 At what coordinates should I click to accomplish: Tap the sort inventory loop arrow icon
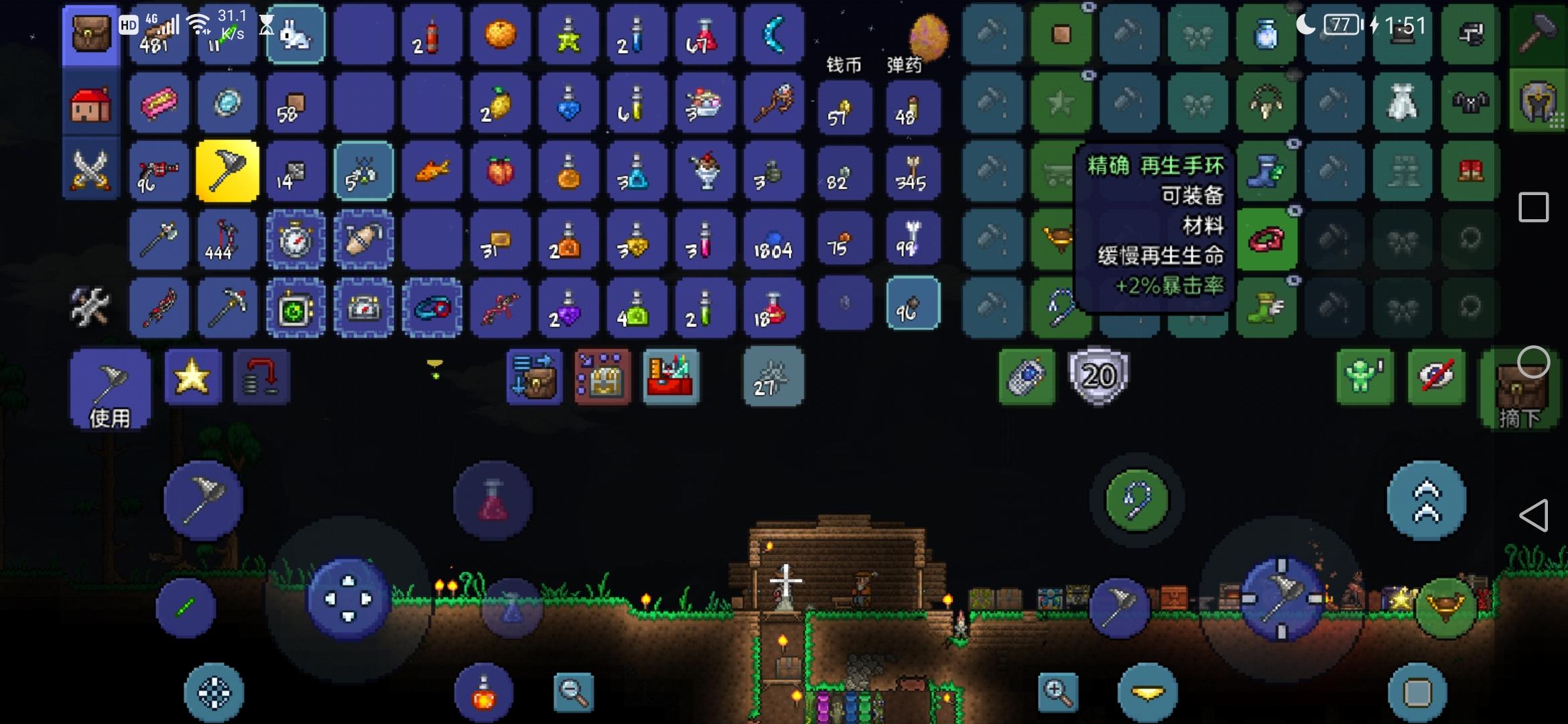tap(261, 377)
